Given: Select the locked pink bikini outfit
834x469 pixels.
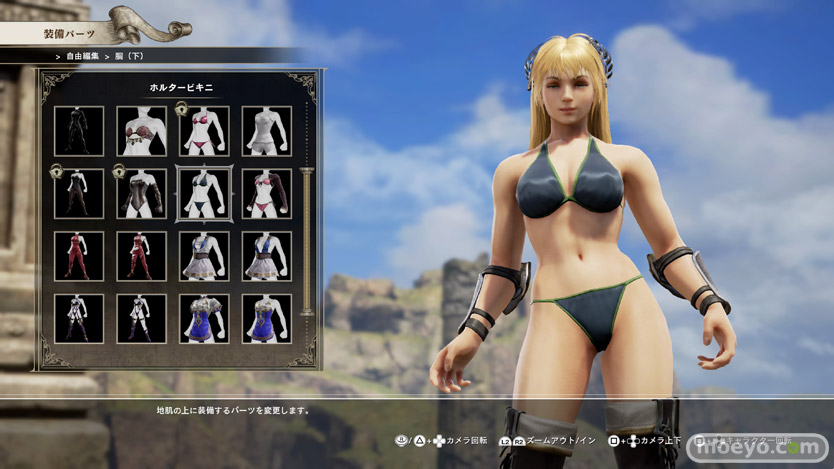Looking at the screenshot, I should pos(203,132).
